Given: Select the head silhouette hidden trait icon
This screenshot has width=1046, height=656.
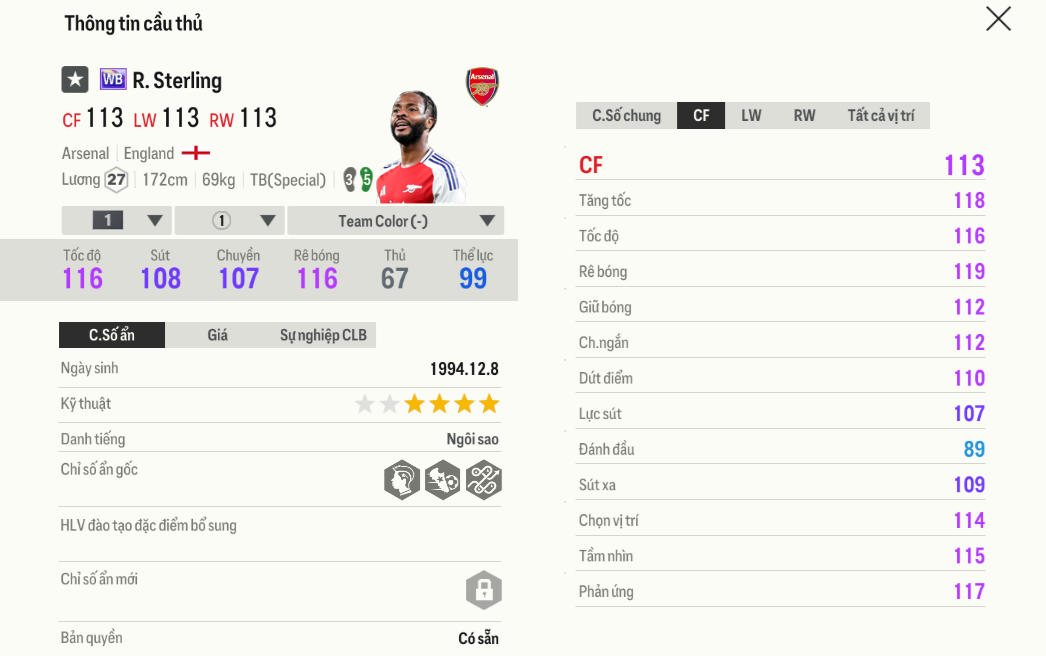Looking at the screenshot, I should (x=402, y=480).
